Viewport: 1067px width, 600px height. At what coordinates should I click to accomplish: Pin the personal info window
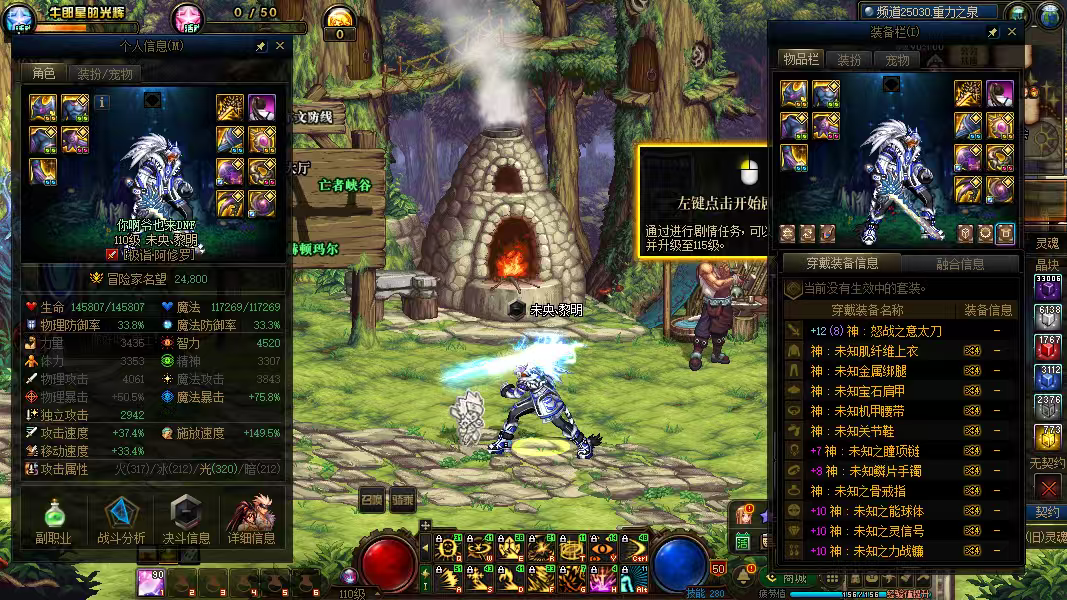[x=261, y=46]
